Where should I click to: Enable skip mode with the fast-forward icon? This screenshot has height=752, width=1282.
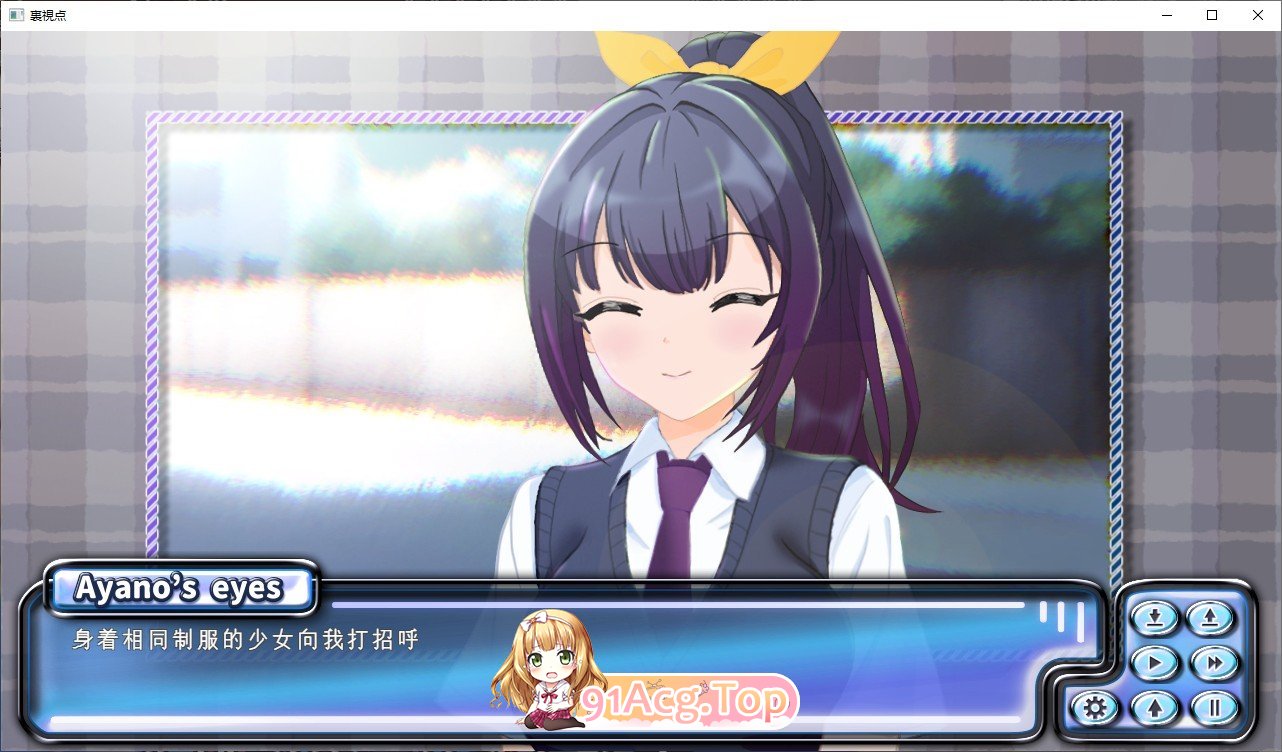[x=1215, y=663]
